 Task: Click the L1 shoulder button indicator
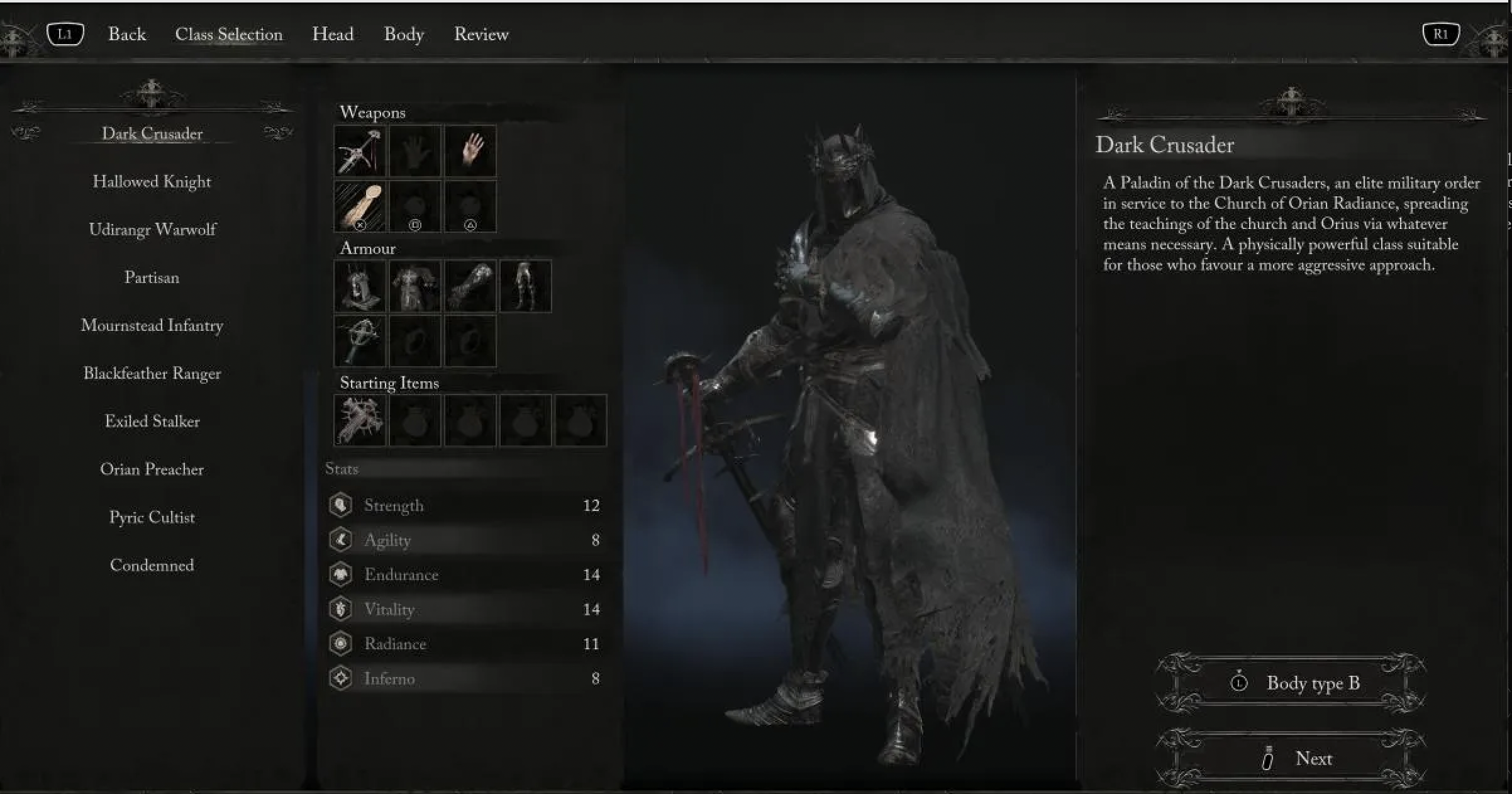point(65,34)
